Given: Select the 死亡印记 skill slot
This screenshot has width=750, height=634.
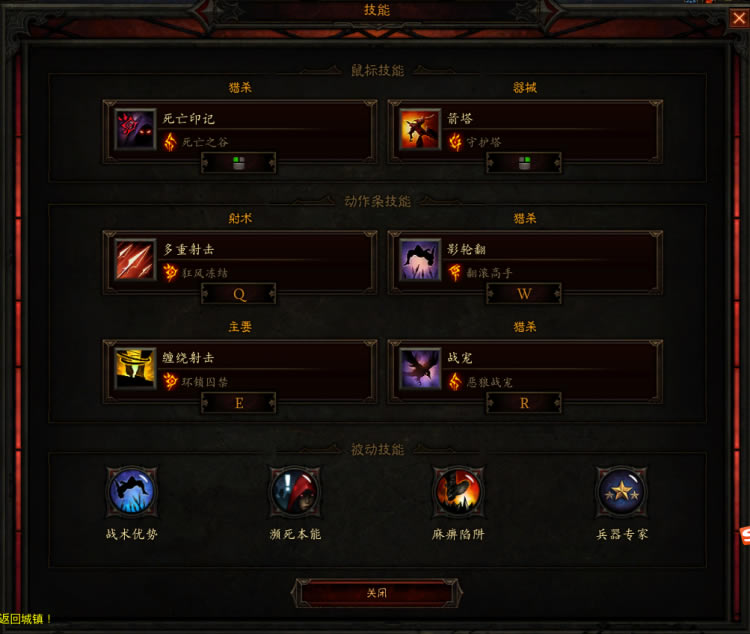Looking at the screenshot, I should click(x=239, y=130).
